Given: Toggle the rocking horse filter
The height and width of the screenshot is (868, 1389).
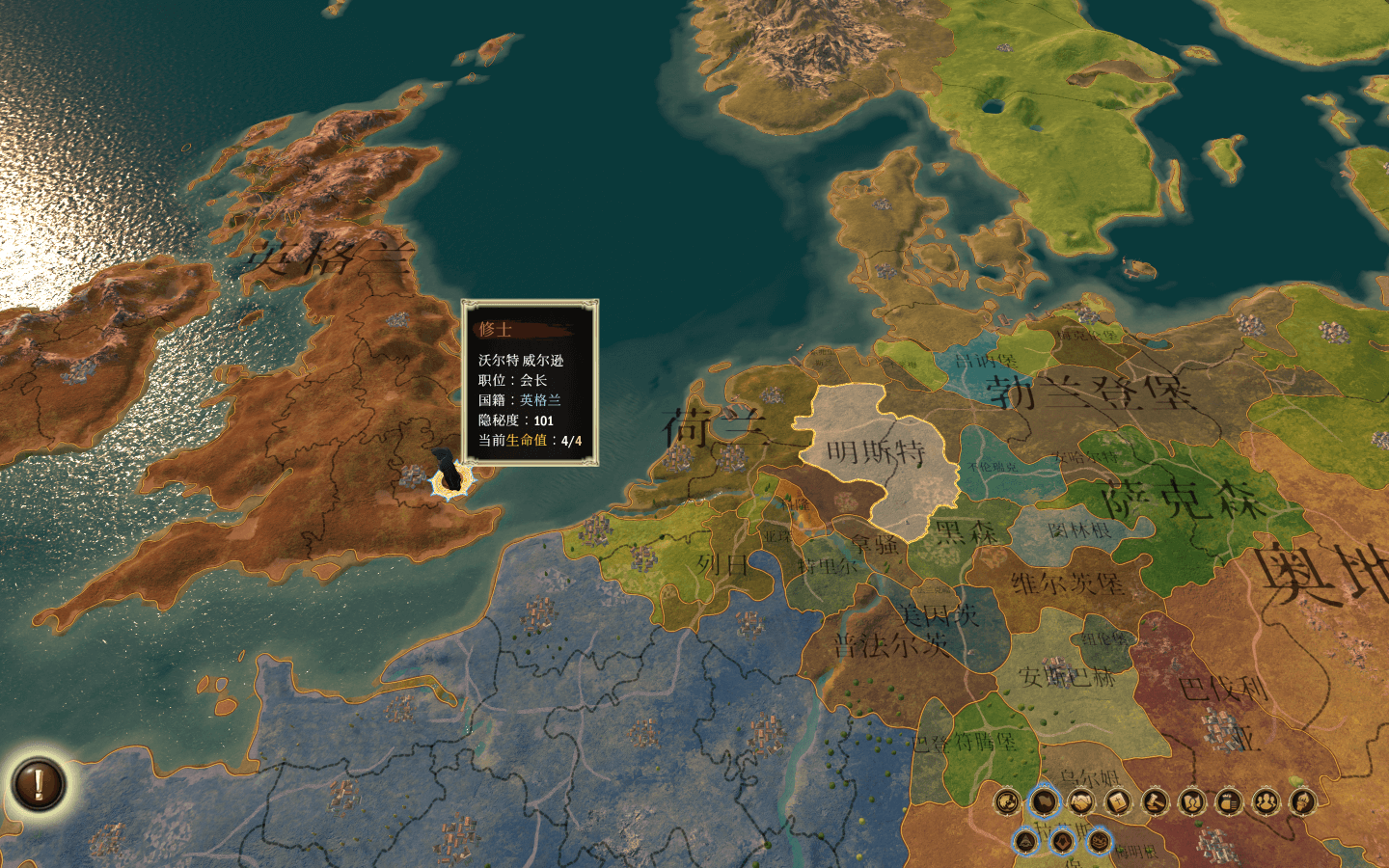Looking at the screenshot, I should pyautogui.click(x=1099, y=842).
